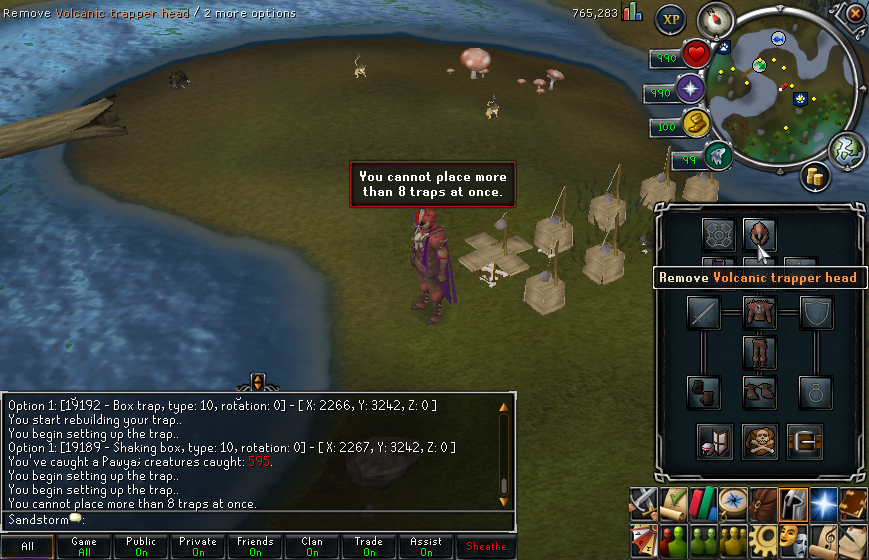Screen dimensions: 869x560
Task: Remove the Volcanic trapper head
Action: click(x=760, y=235)
